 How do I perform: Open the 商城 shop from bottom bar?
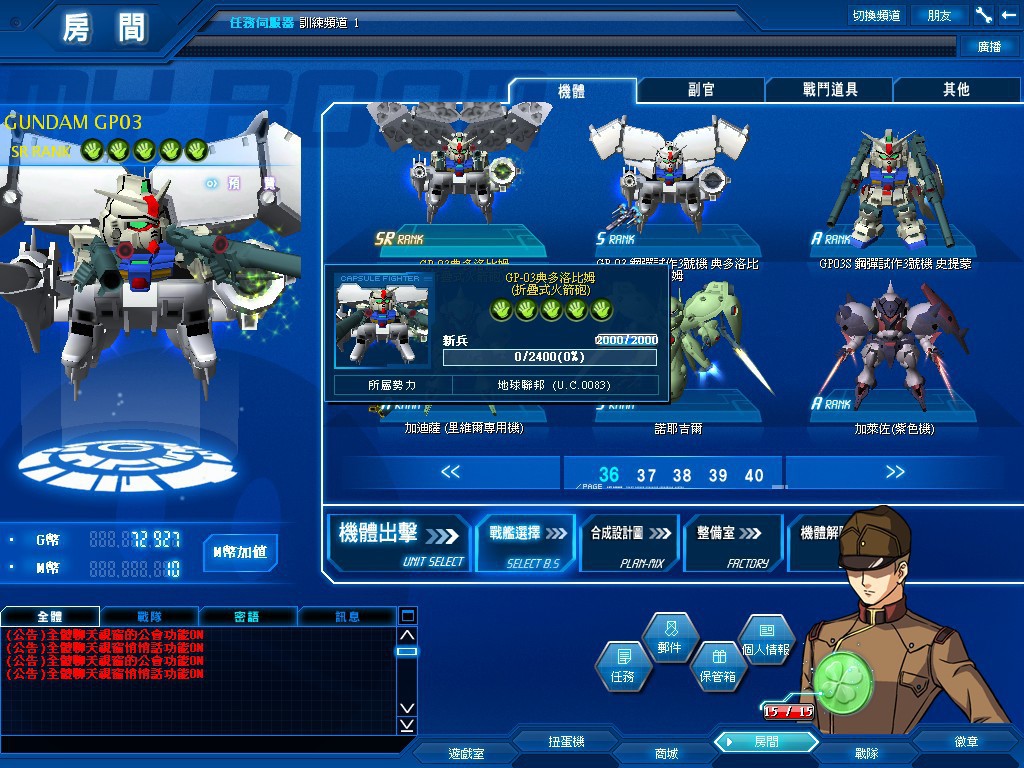click(666, 753)
